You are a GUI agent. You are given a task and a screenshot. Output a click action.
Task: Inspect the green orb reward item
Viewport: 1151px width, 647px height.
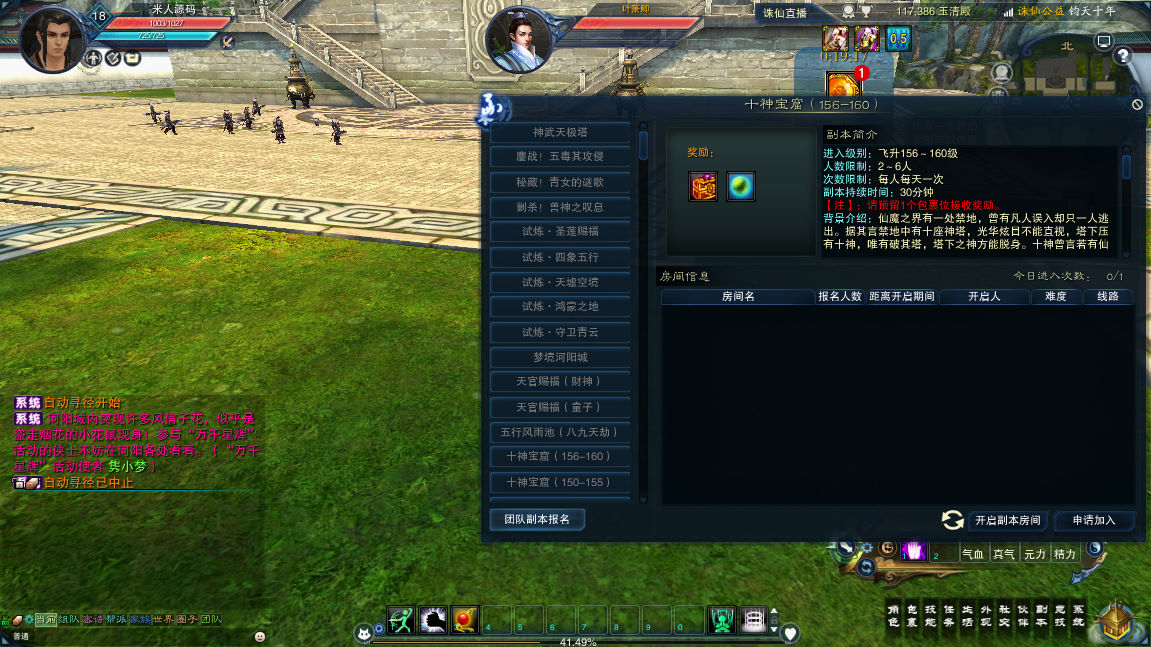741,186
